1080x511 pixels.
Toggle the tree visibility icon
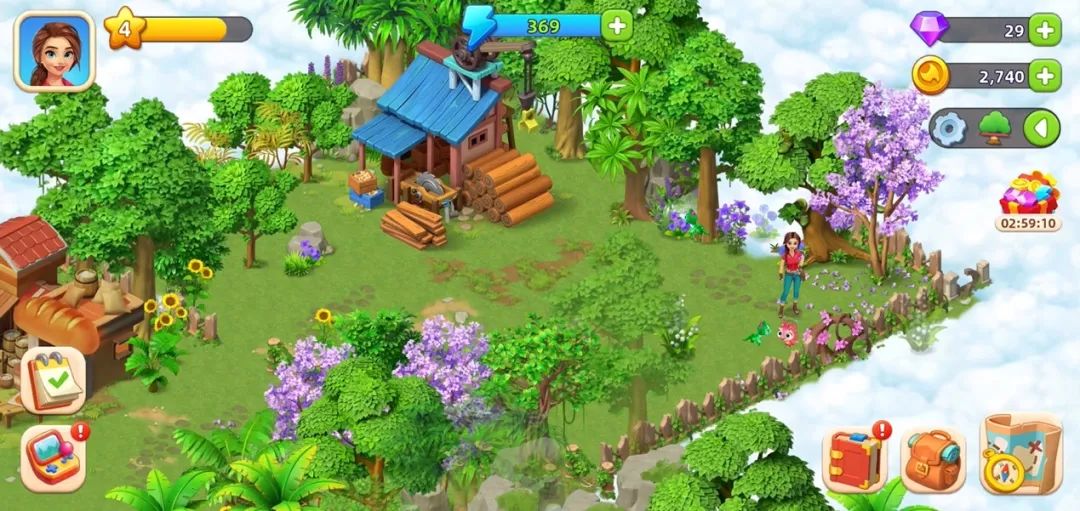click(995, 128)
